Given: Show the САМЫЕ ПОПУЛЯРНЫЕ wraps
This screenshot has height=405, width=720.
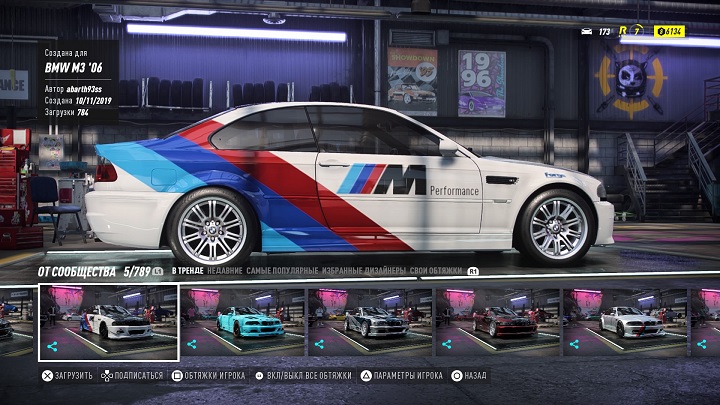Looking at the screenshot, I should tap(282, 270).
